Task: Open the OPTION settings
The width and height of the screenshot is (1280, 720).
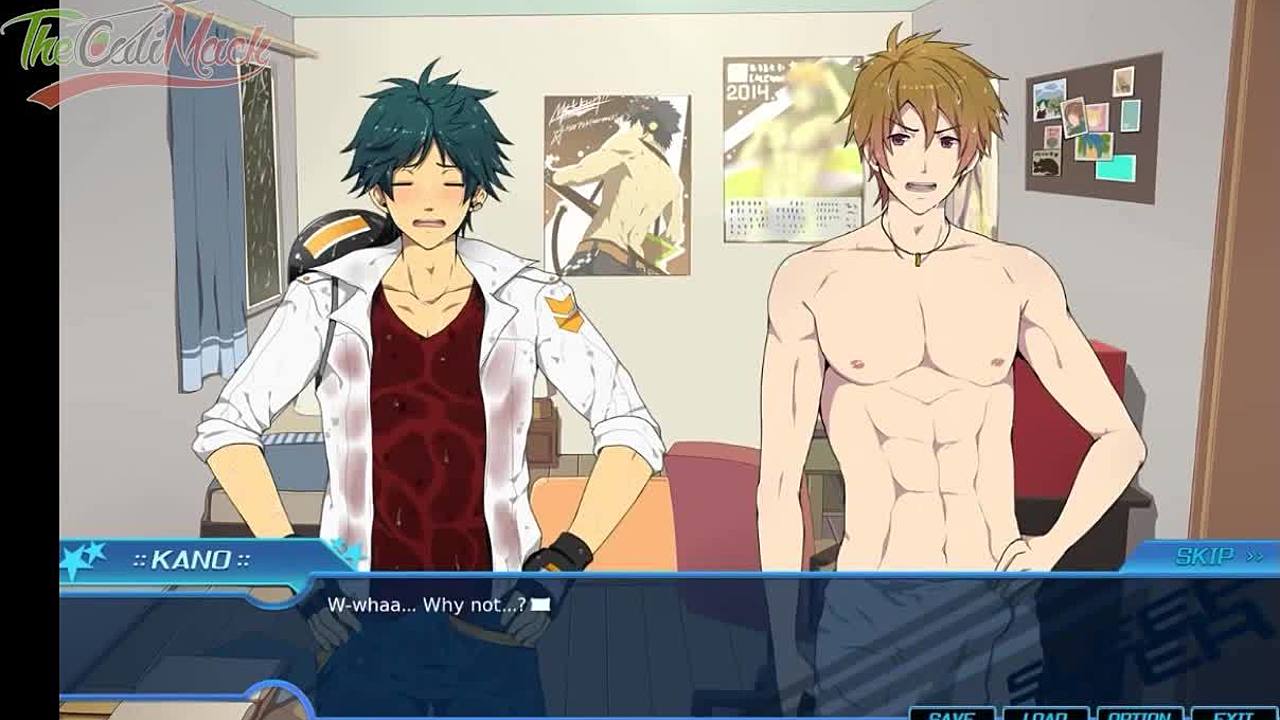Action: click(1139, 714)
